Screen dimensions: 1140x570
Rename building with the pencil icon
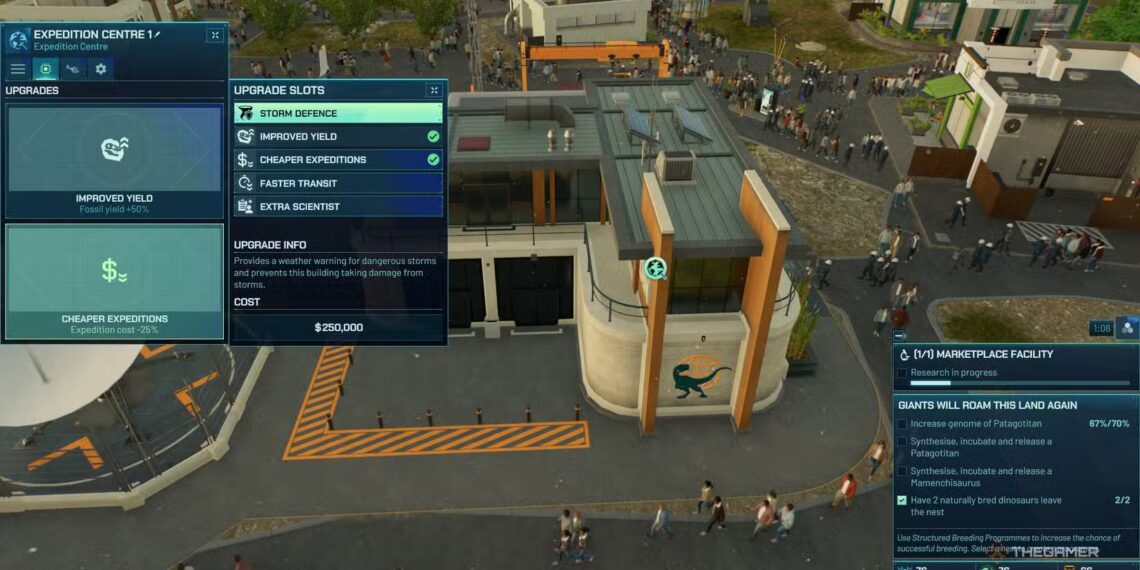click(x=157, y=34)
